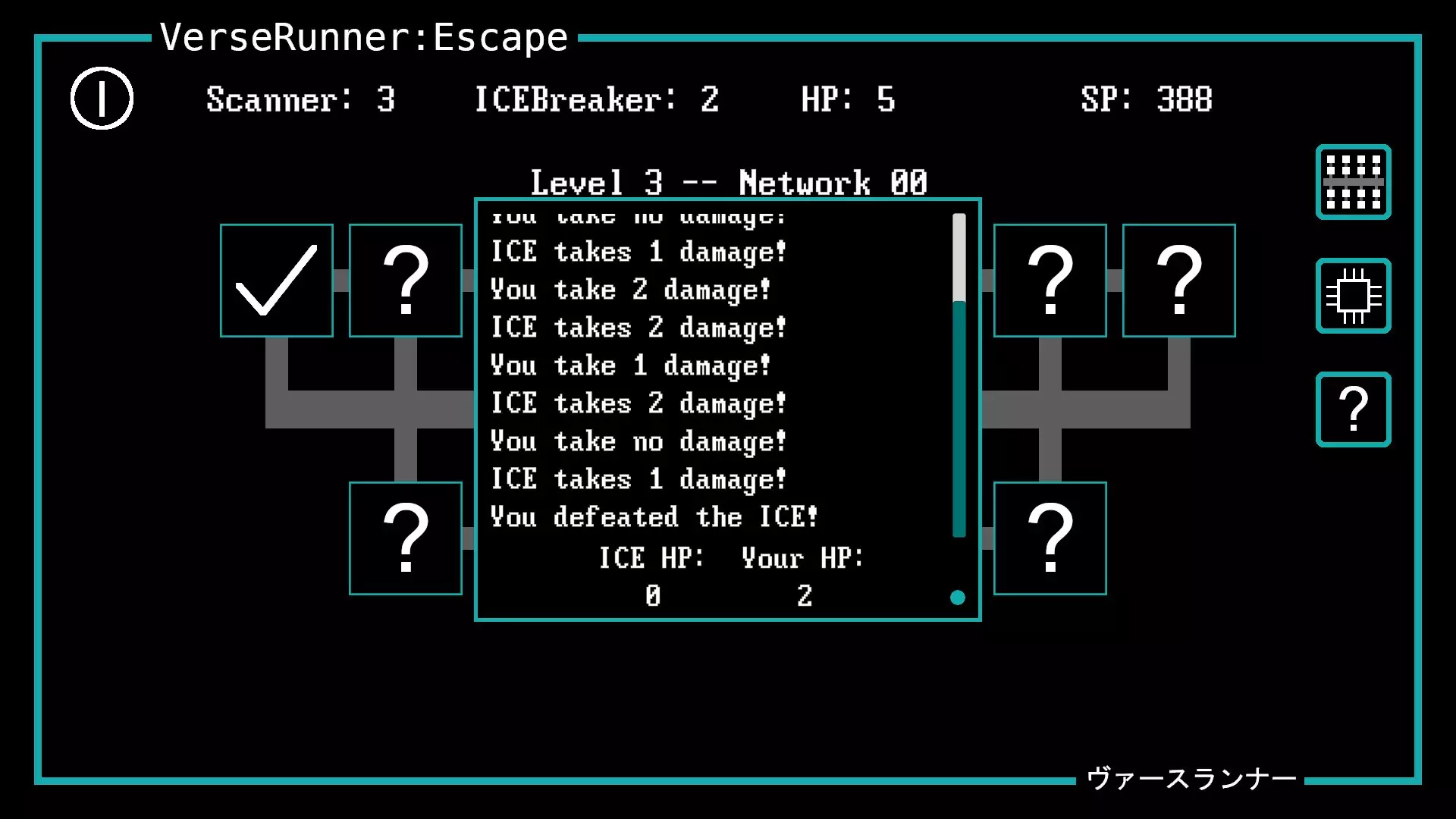Click the You defeated the ICE message
The height and width of the screenshot is (819, 1456).
[x=654, y=516]
